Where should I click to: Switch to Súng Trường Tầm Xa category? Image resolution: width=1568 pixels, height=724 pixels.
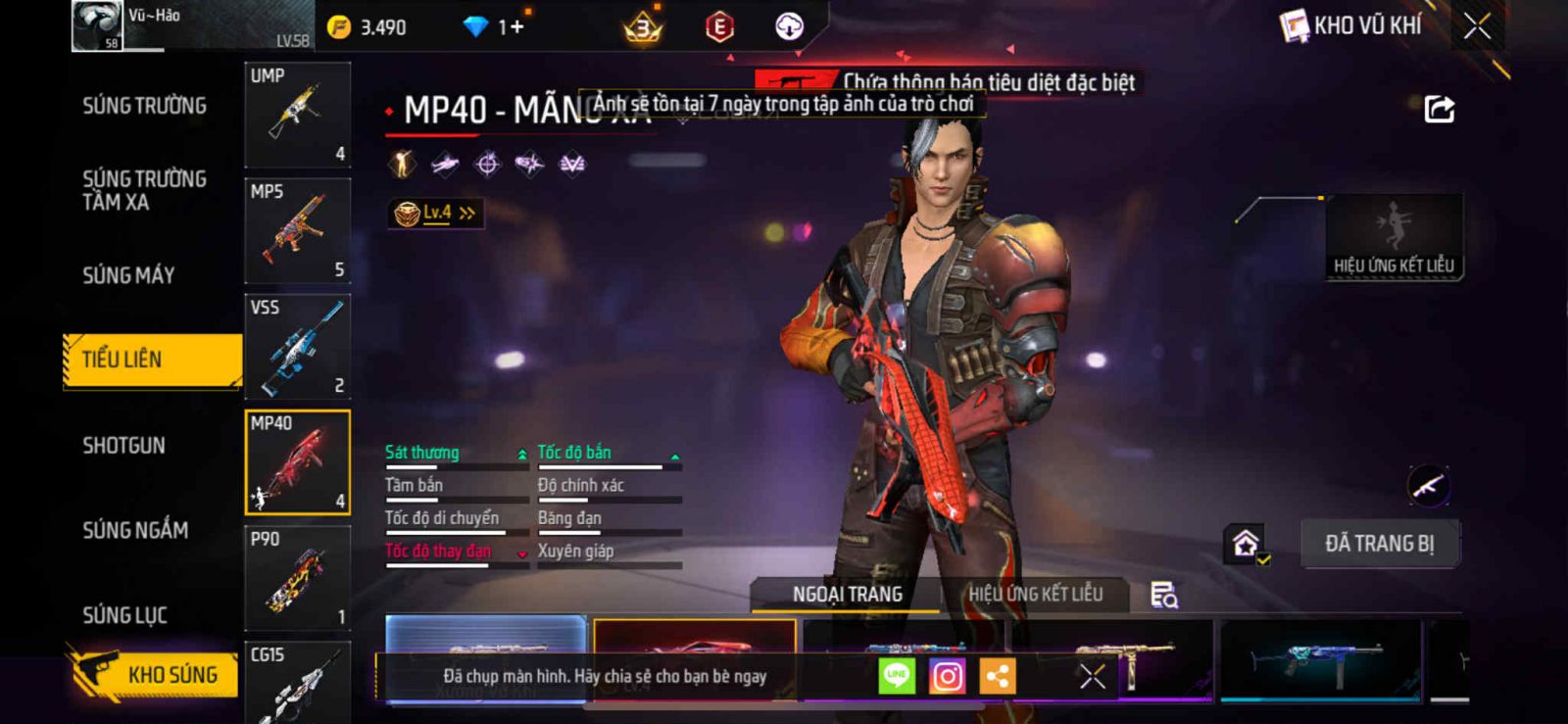point(144,190)
